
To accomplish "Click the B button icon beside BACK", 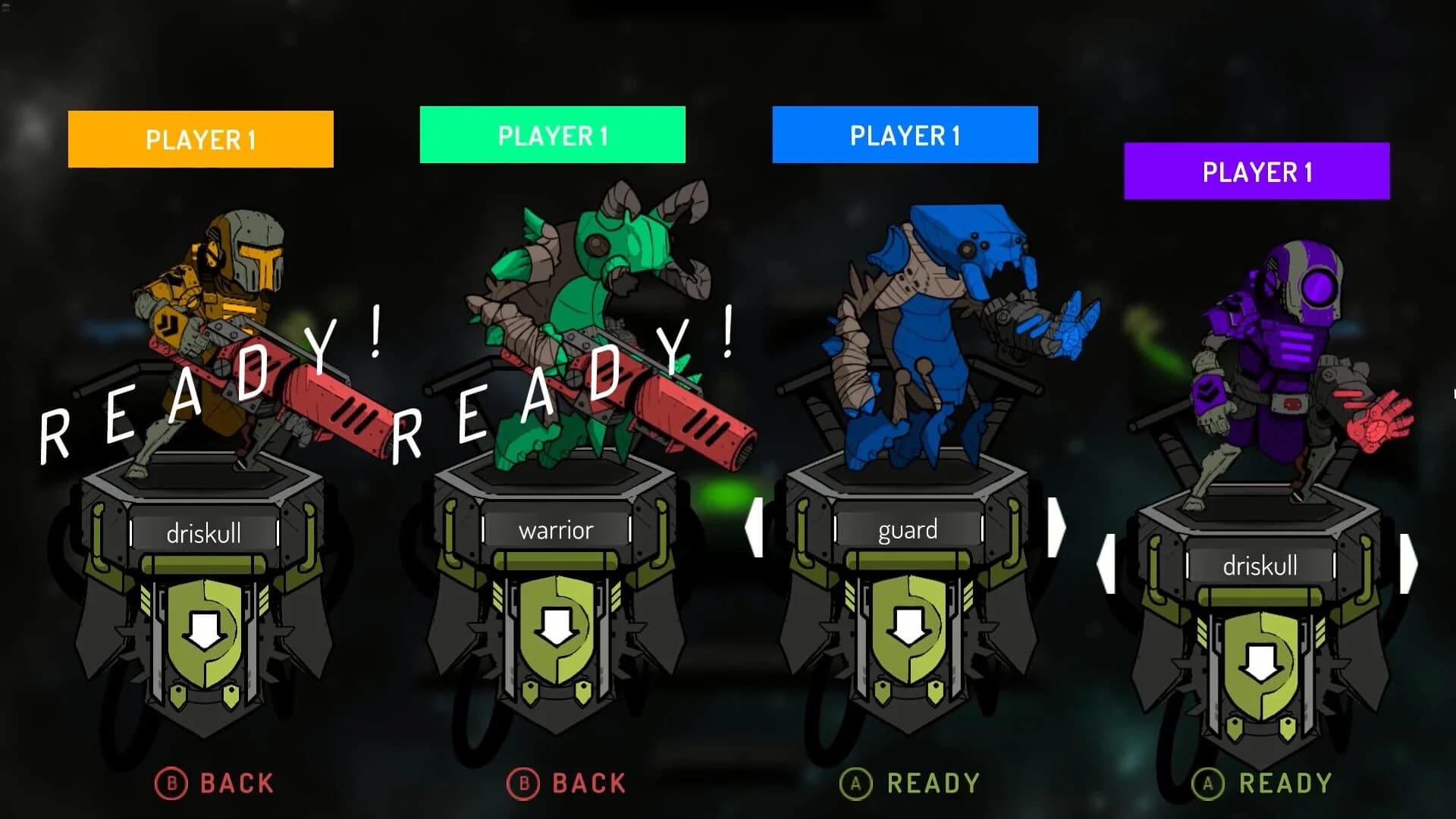I will (x=173, y=782).
